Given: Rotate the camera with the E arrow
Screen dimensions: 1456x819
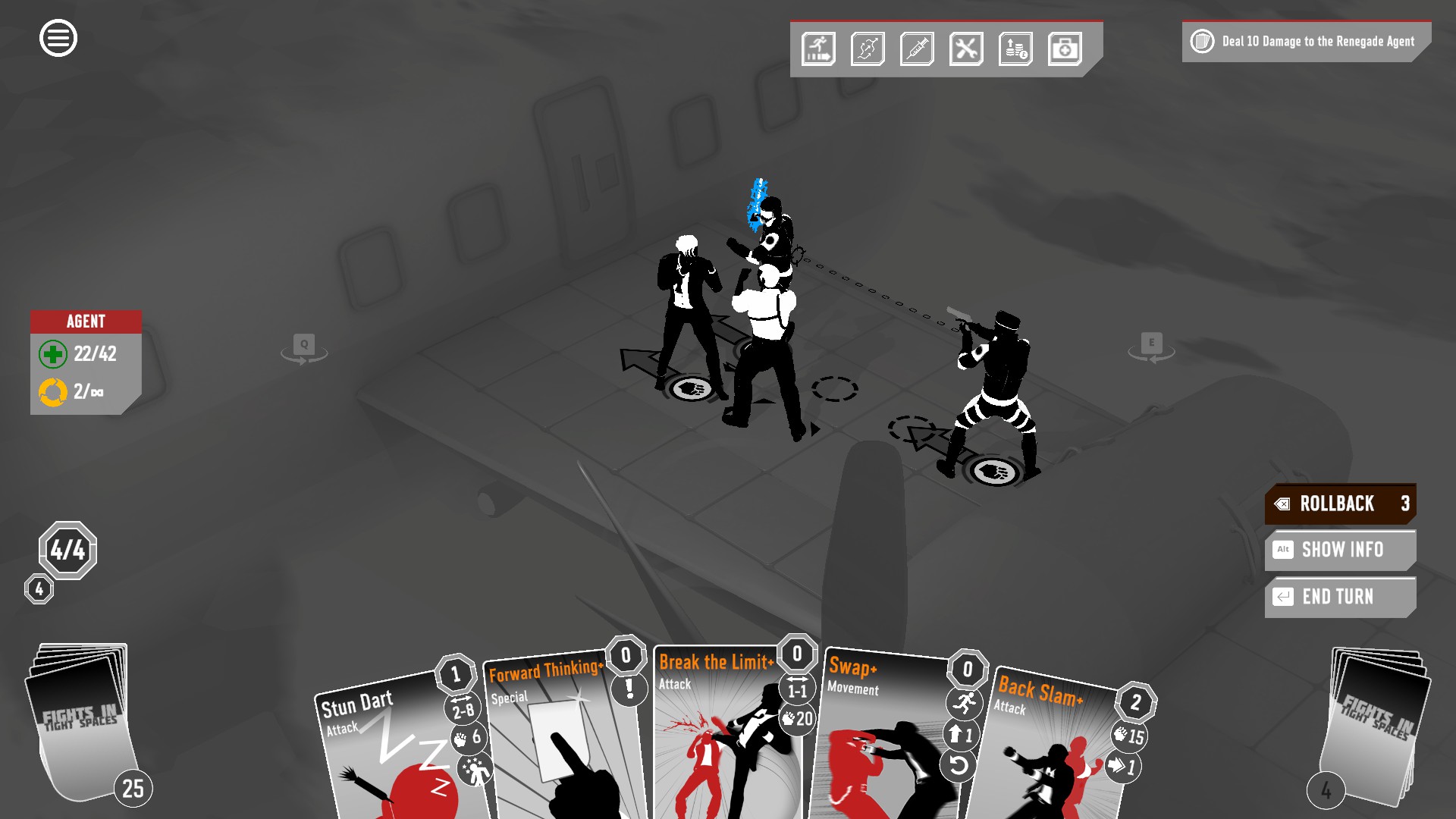Looking at the screenshot, I should 1151,348.
